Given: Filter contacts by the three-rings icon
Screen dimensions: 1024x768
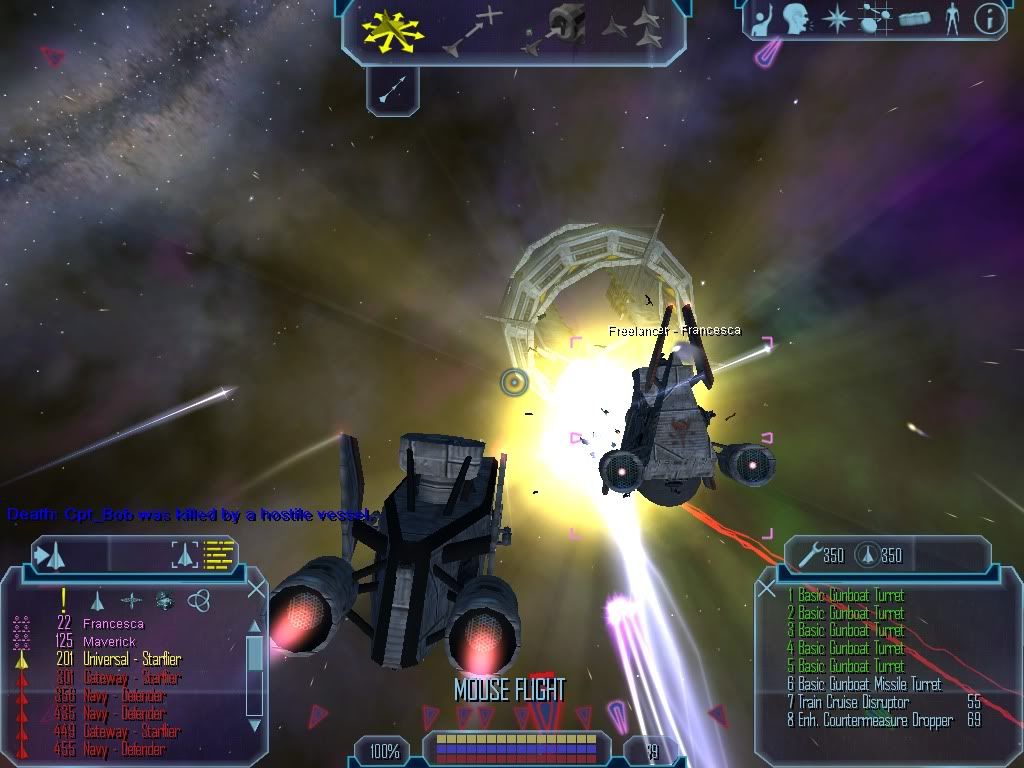Looking at the screenshot, I should tap(198, 600).
